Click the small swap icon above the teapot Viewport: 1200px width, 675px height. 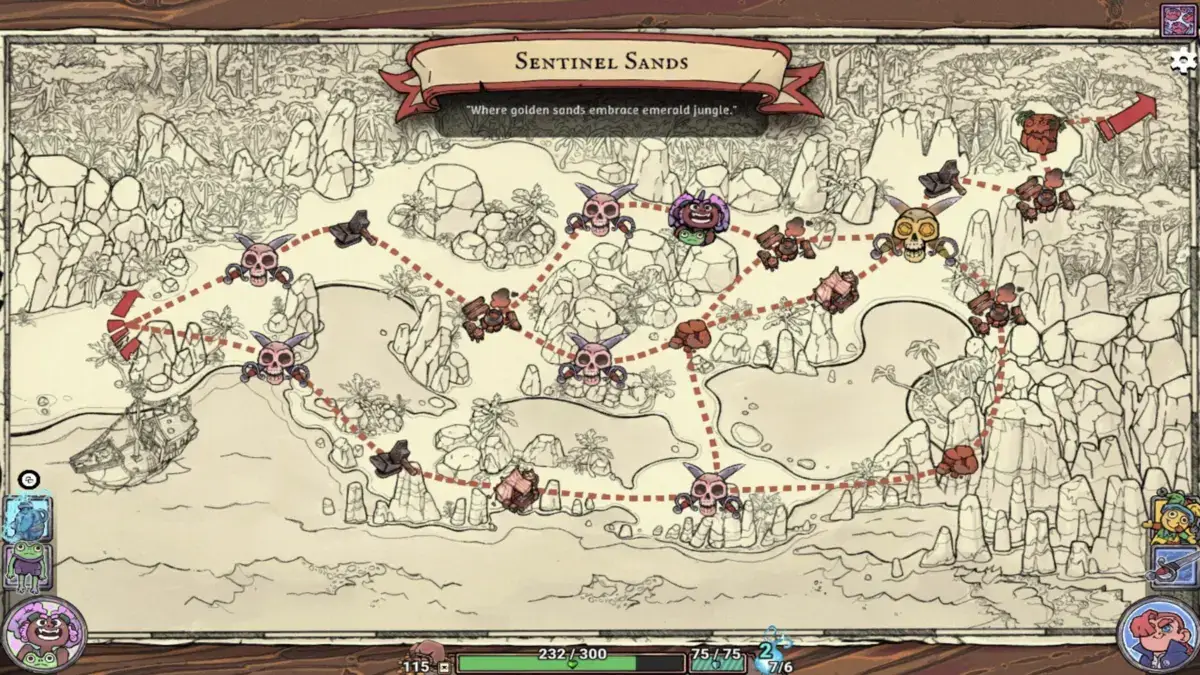click(28, 480)
